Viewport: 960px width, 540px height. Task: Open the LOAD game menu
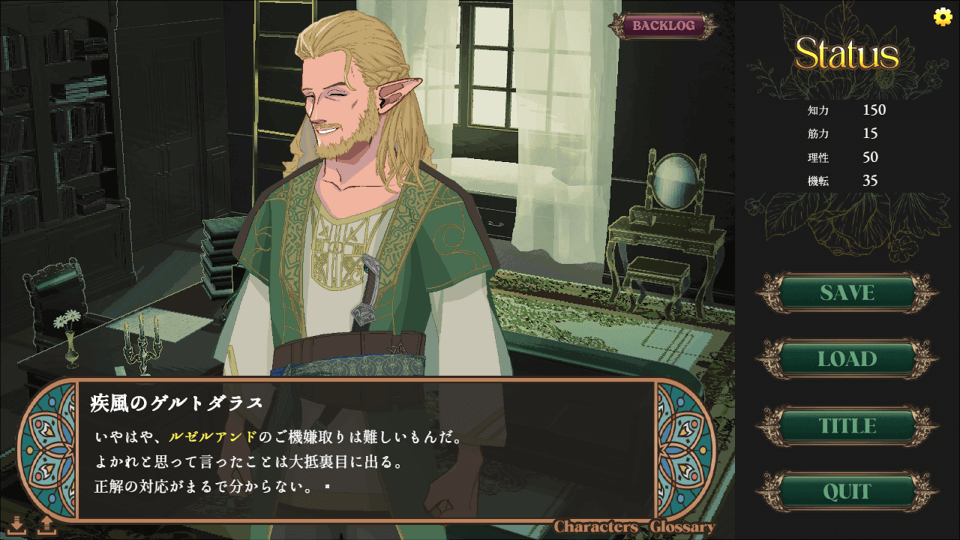(x=847, y=359)
